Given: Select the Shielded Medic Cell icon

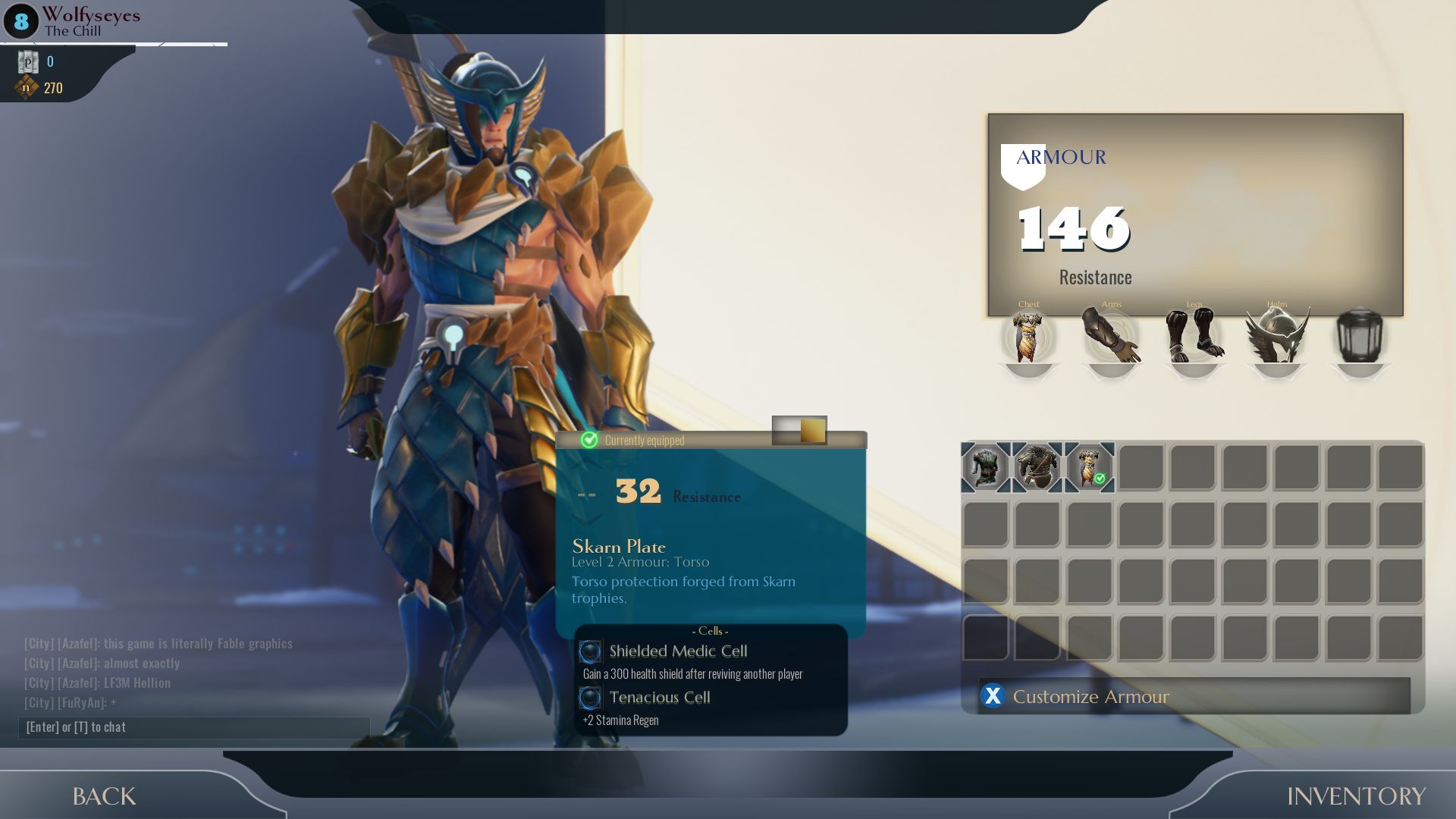Looking at the screenshot, I should [x=590, y=651].
